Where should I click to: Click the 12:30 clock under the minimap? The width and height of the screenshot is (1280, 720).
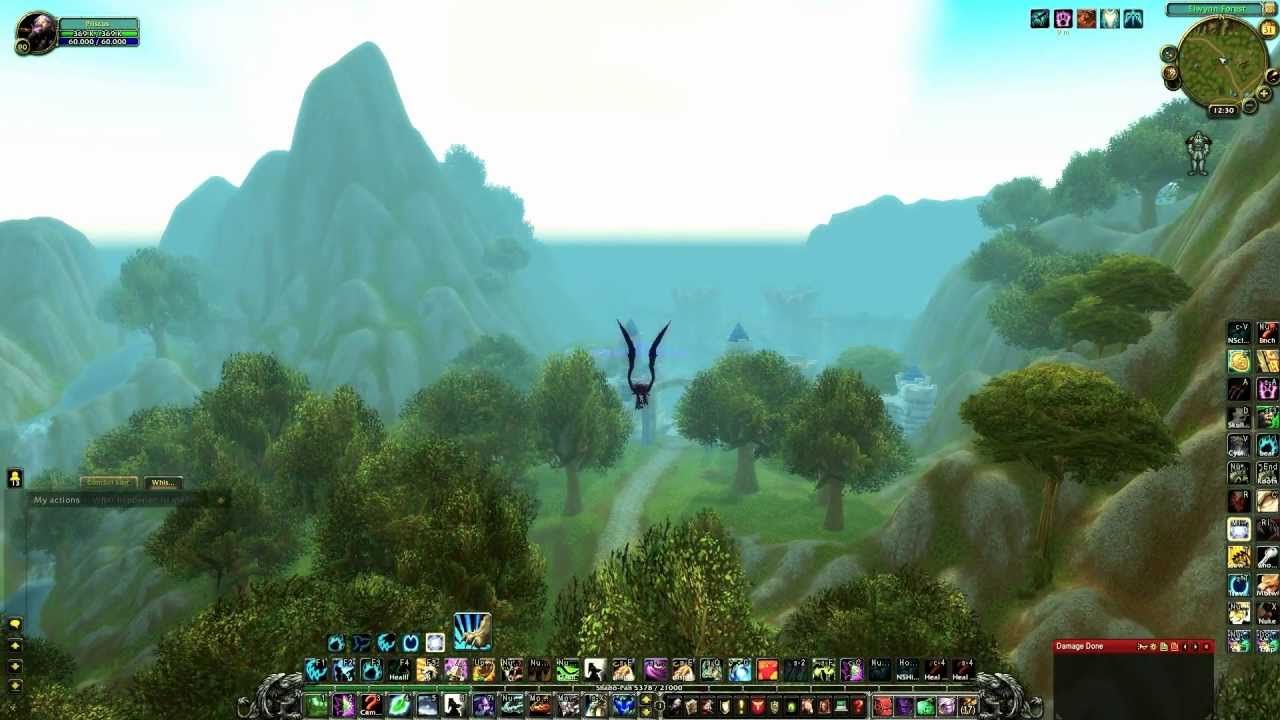coord(1224,108)
